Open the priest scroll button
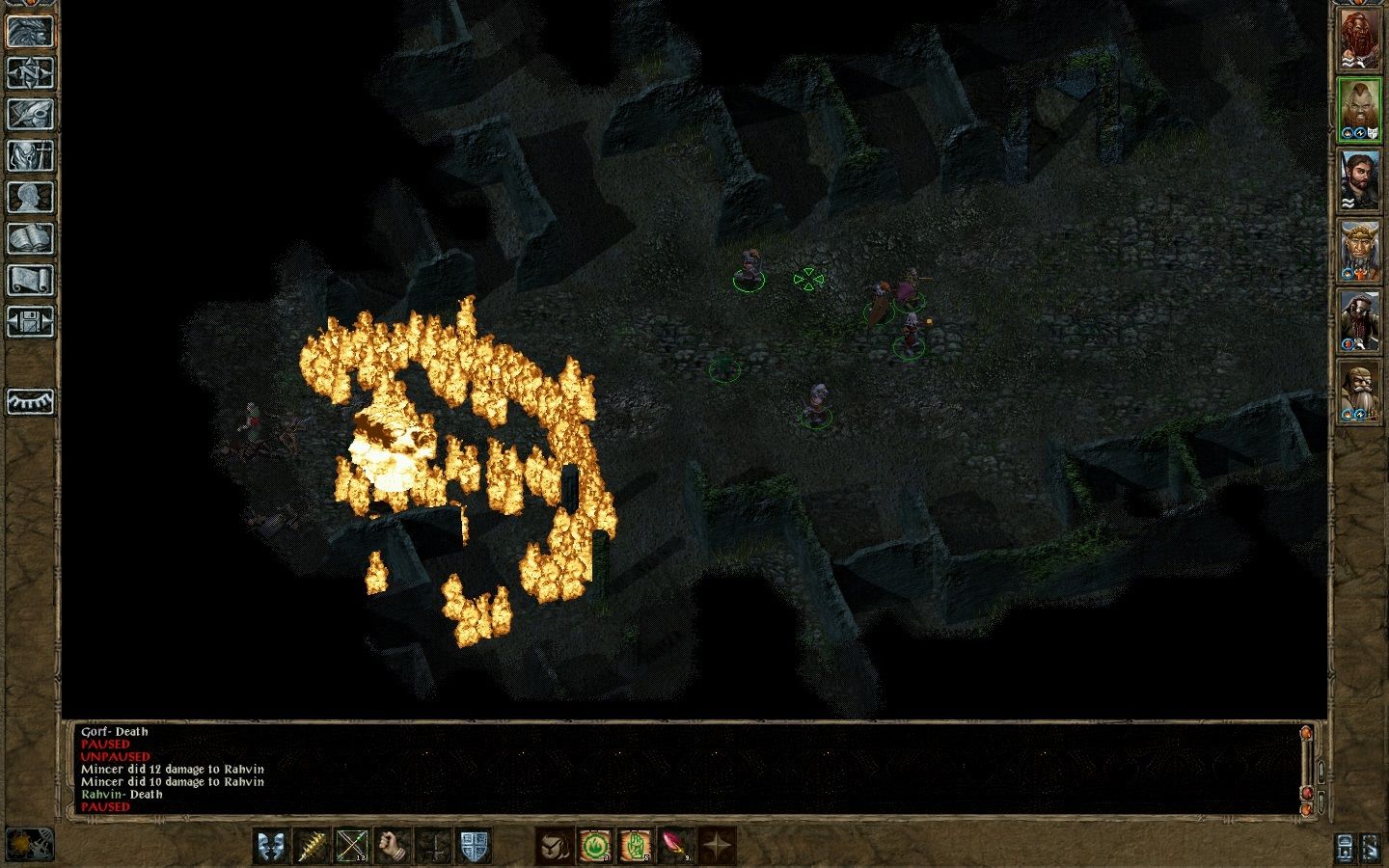The image size is (1389, 868). coord(30,281)
